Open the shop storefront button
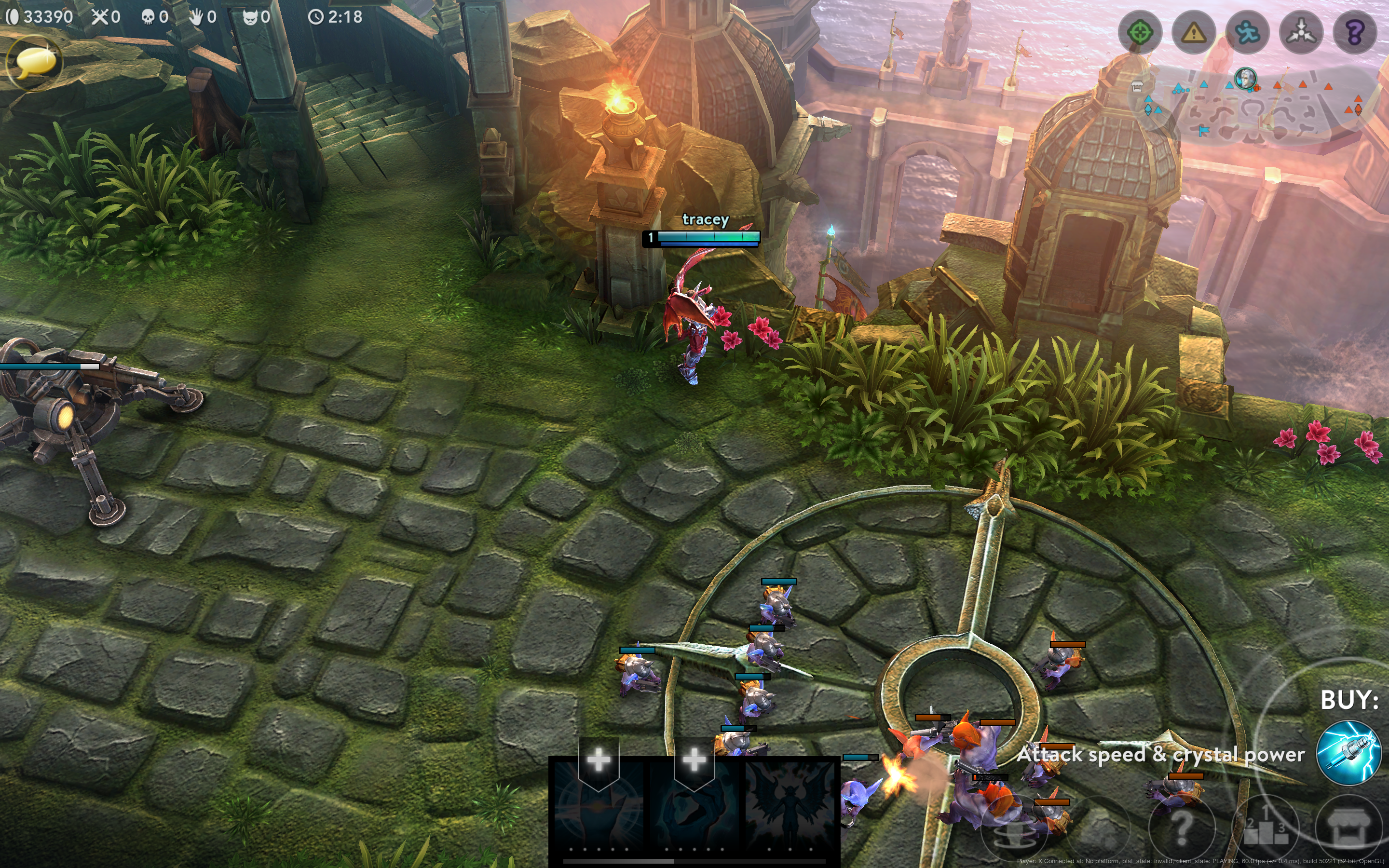The width and height of the screenshot is (1389, 868). point(1348,827)
